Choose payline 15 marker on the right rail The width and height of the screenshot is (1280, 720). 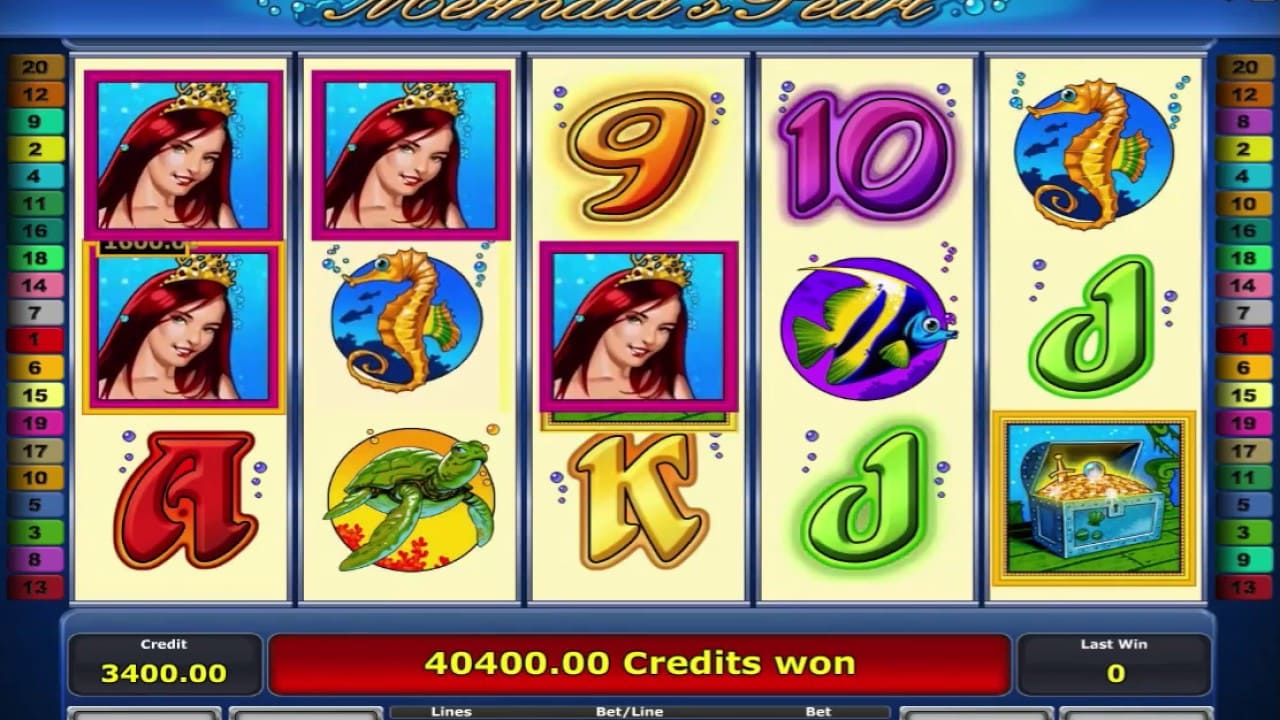1243,395
